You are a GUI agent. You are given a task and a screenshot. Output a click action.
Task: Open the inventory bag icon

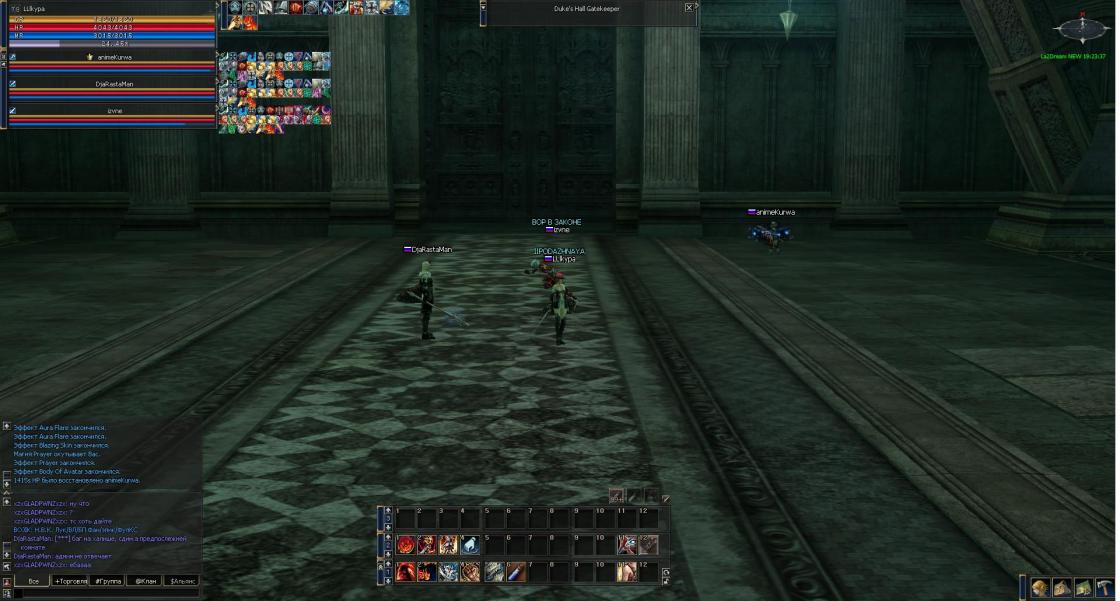(1061, 588)
